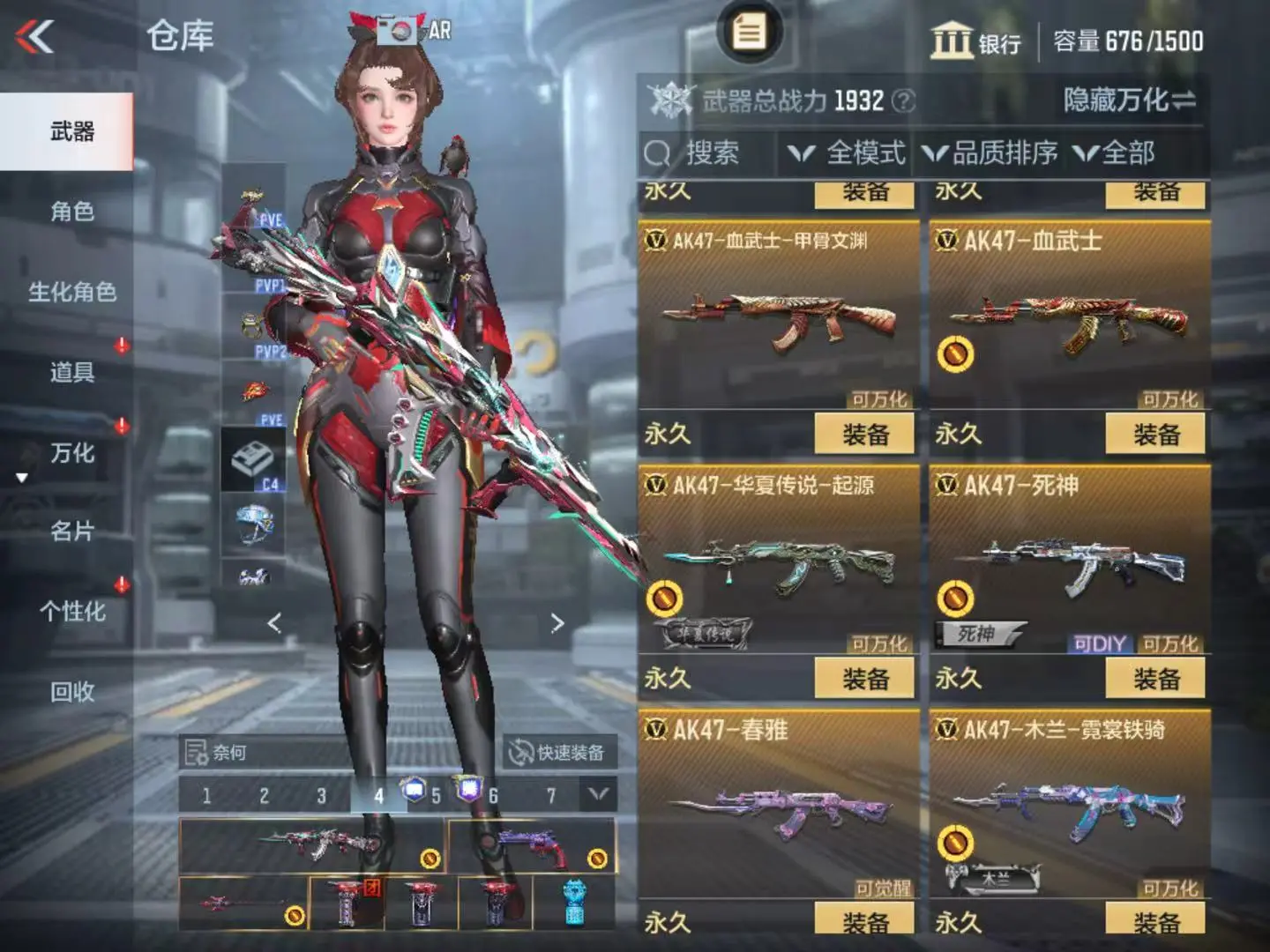Viewport: 1270px width, 952px height.
Task: Open the 品质排序 sort dropdown
Action: point(991,153)
